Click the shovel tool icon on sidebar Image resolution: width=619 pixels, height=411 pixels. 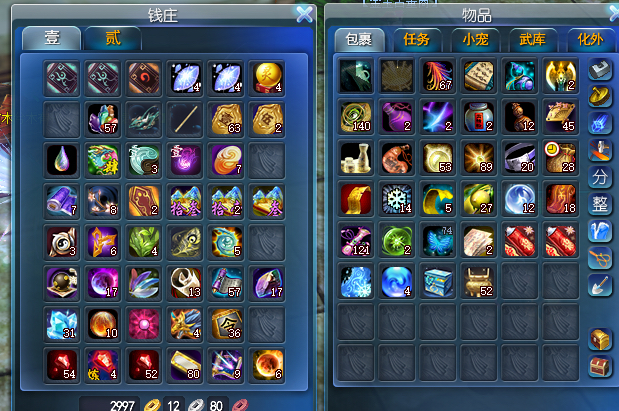pyautogui.click(x=600, y=285)
